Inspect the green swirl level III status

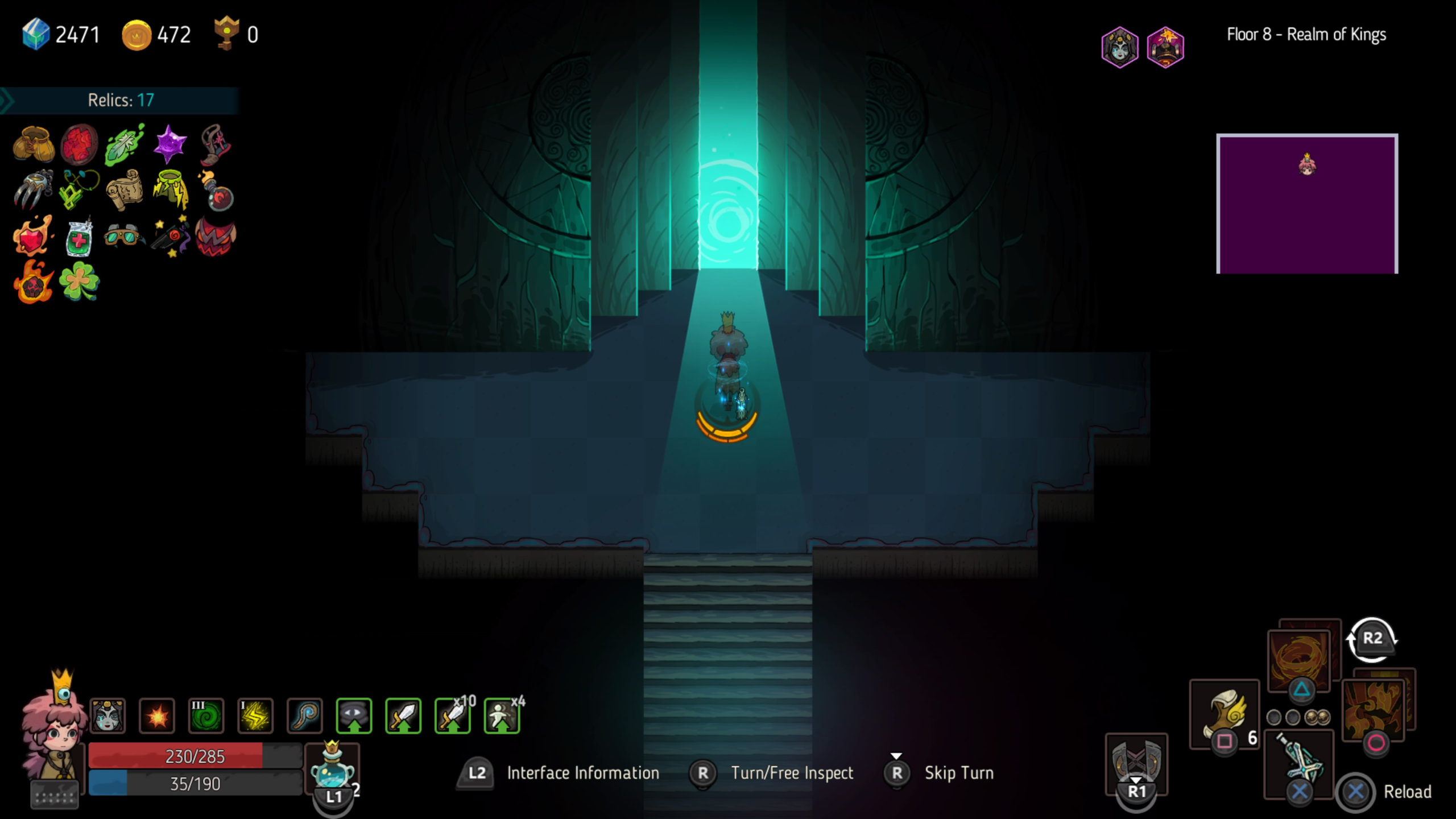(x=206, y=715)
